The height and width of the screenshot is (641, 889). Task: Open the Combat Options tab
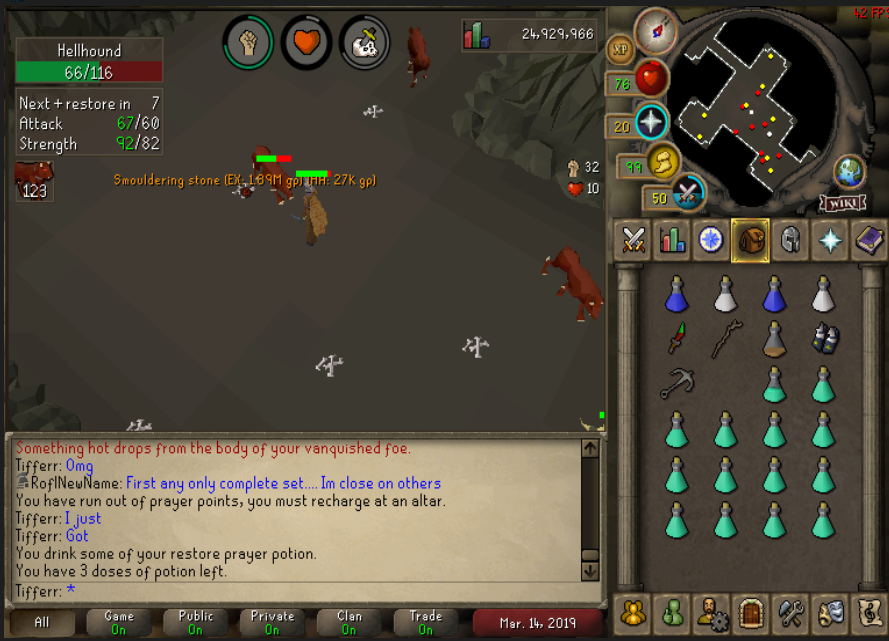[632, 240]
